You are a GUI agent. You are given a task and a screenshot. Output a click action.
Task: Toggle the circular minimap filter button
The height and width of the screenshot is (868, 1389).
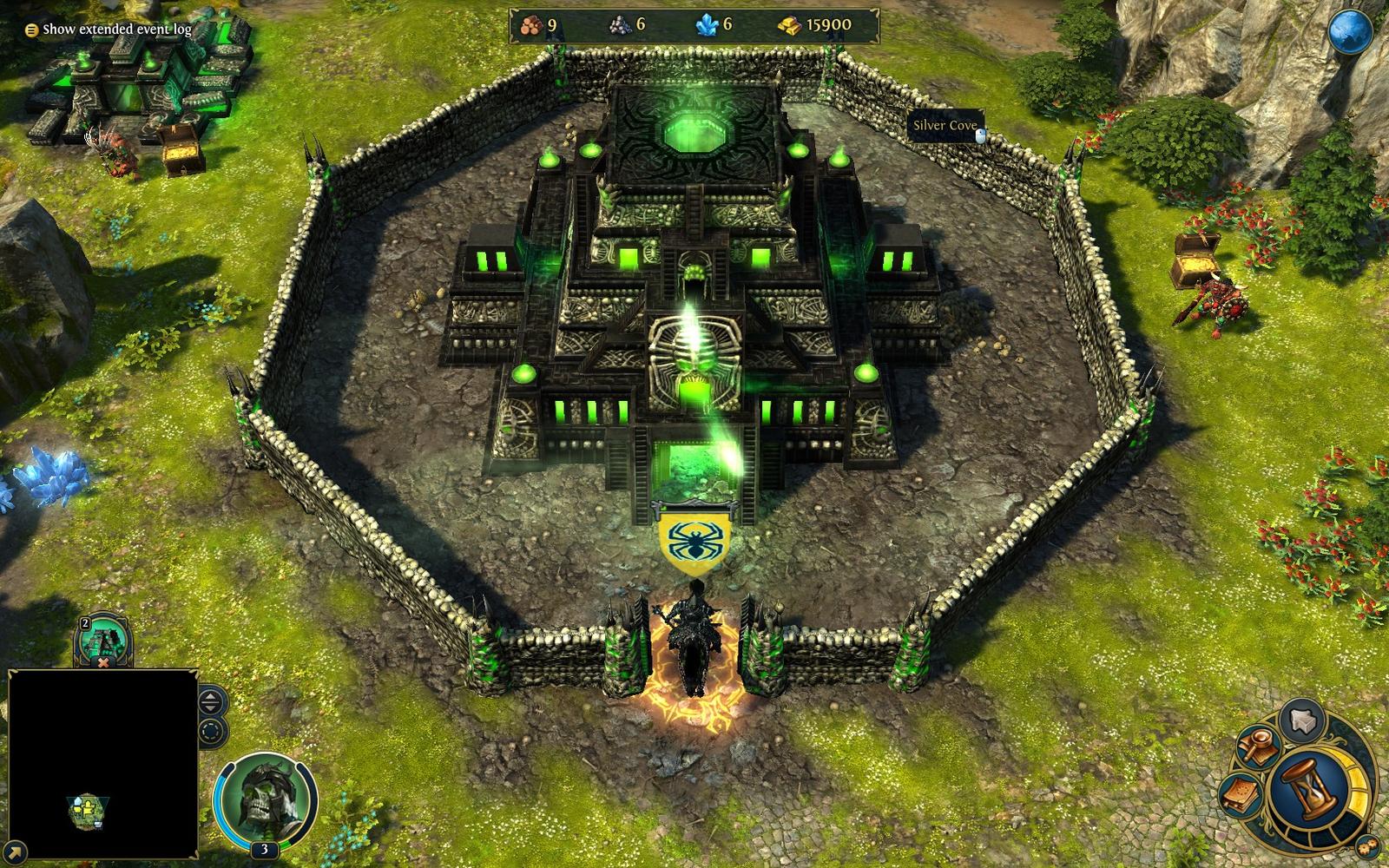[210, 731]
